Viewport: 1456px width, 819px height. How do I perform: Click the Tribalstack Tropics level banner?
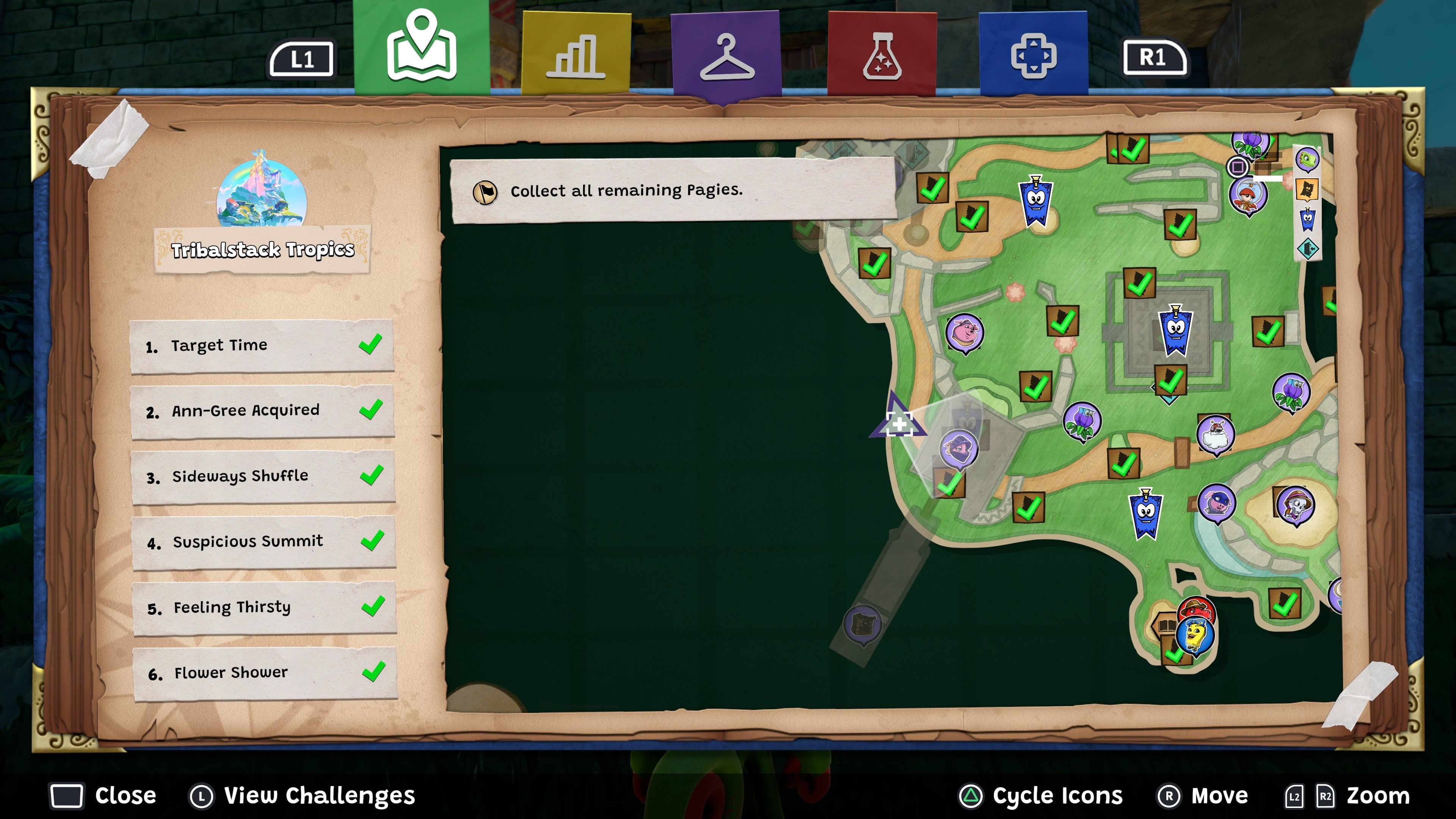point(262,249)
